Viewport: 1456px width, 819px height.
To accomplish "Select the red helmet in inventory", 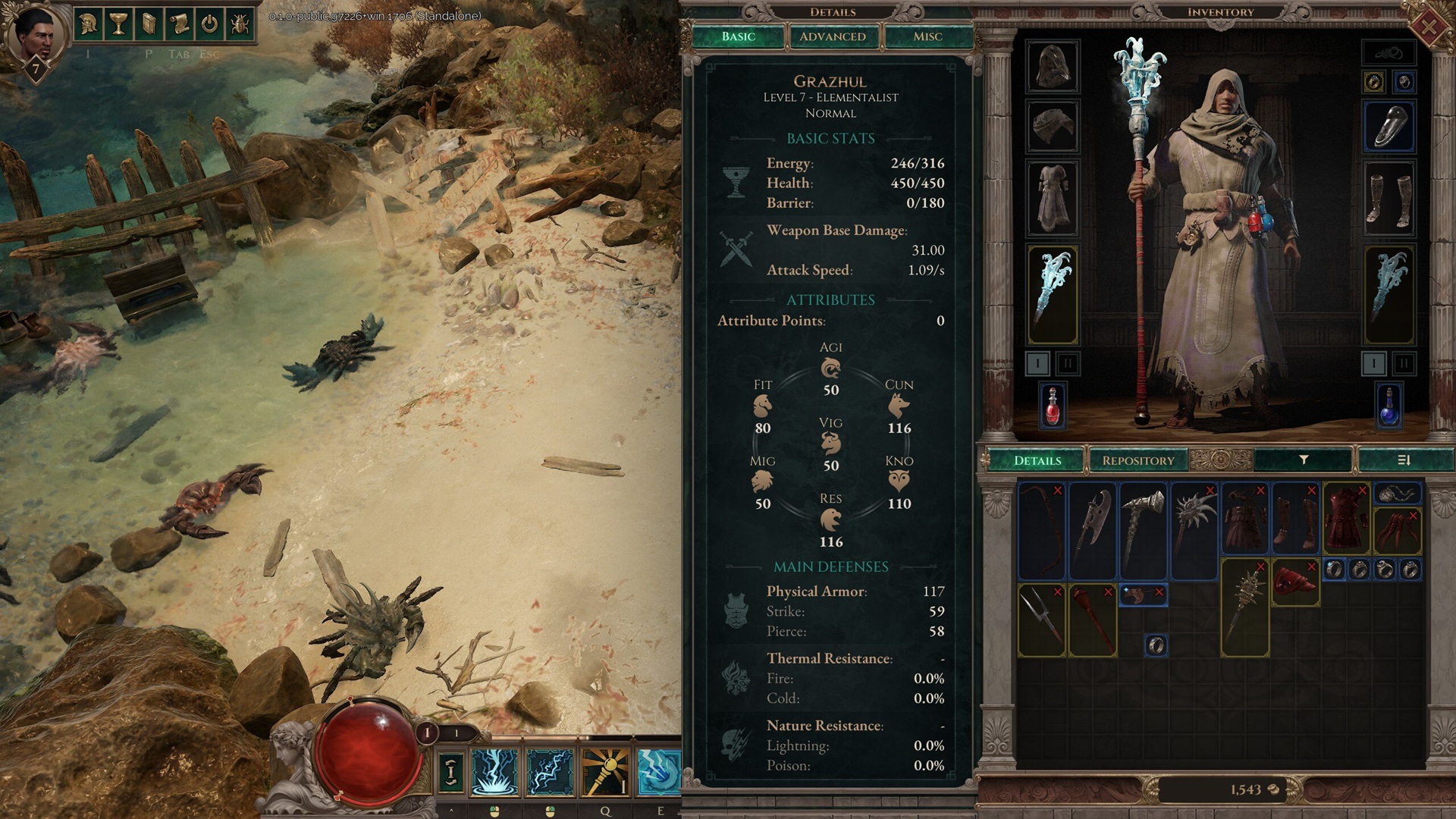I will click(1295, 582).
